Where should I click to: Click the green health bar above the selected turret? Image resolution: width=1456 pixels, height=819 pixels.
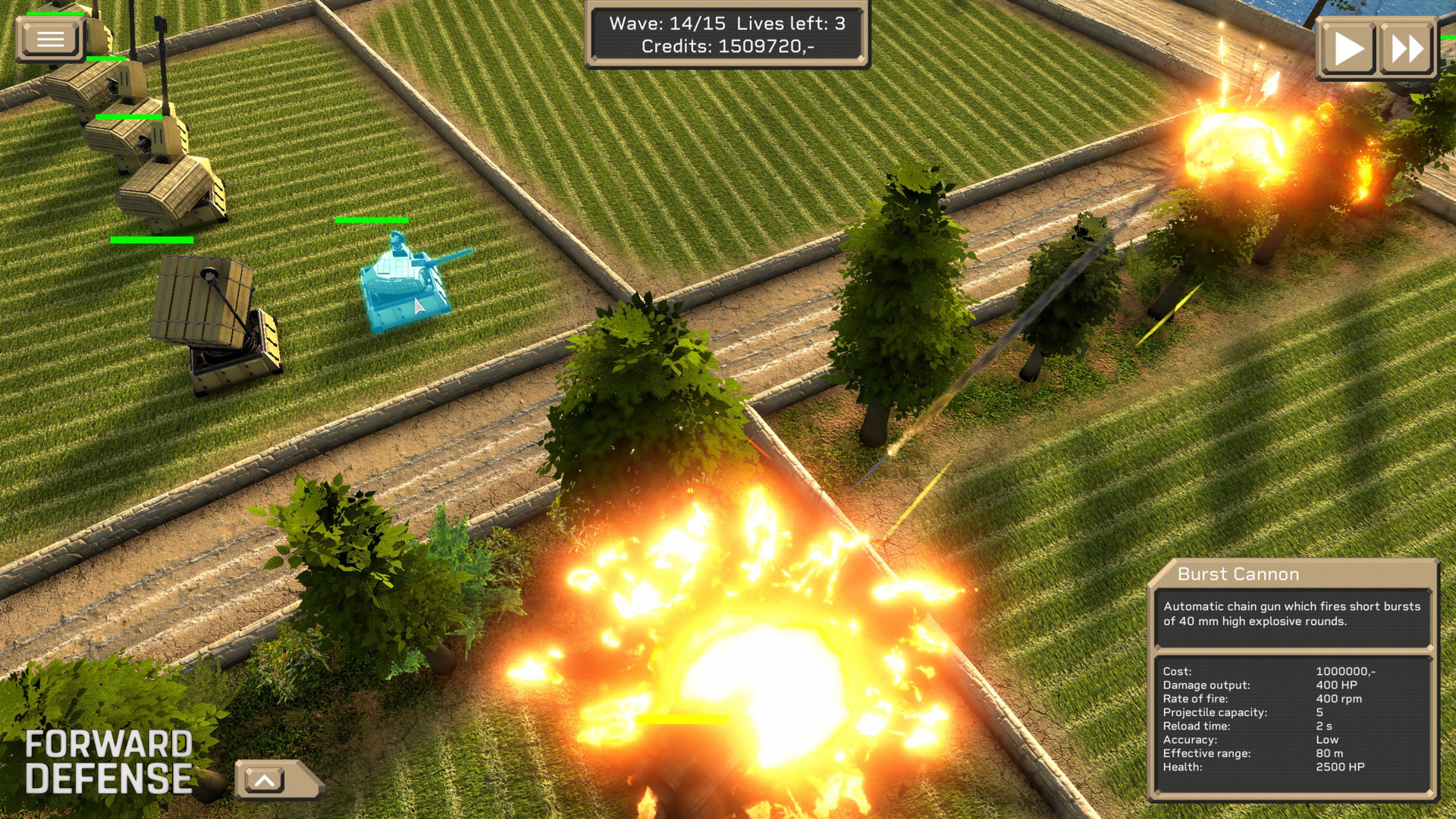point(372,221)
